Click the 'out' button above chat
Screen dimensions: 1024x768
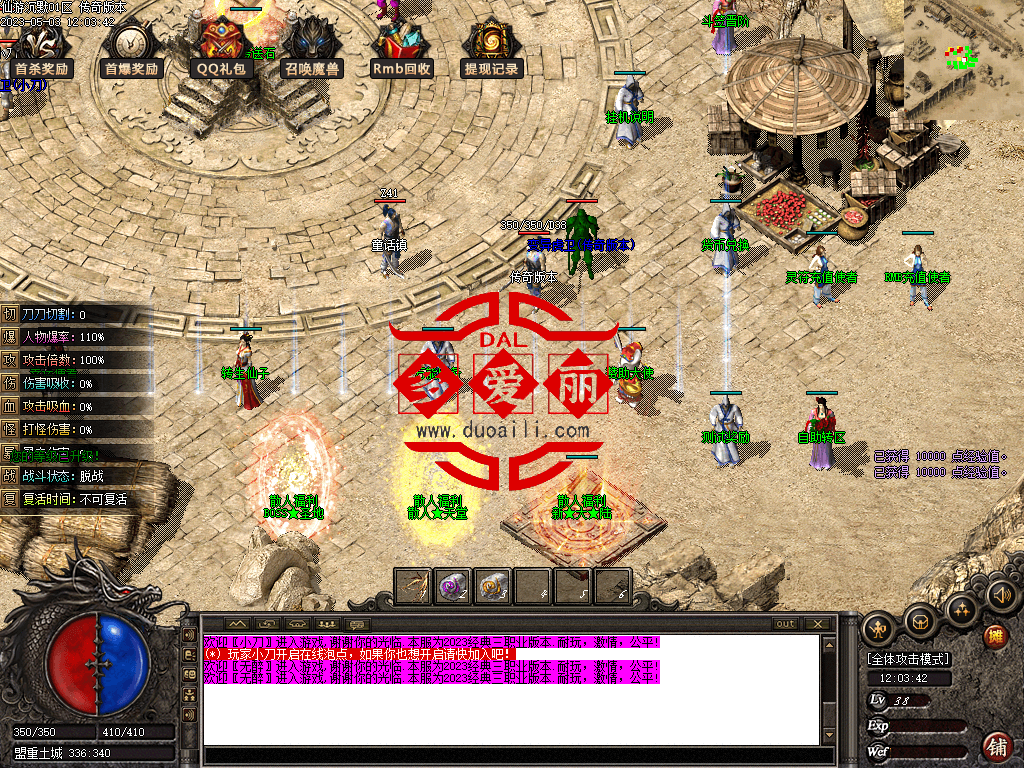click(786, 624)
